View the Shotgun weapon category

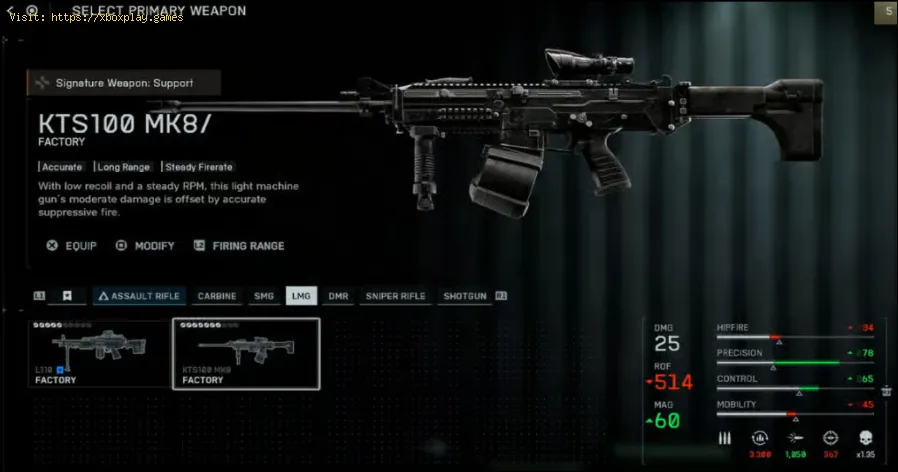(464, 296)
